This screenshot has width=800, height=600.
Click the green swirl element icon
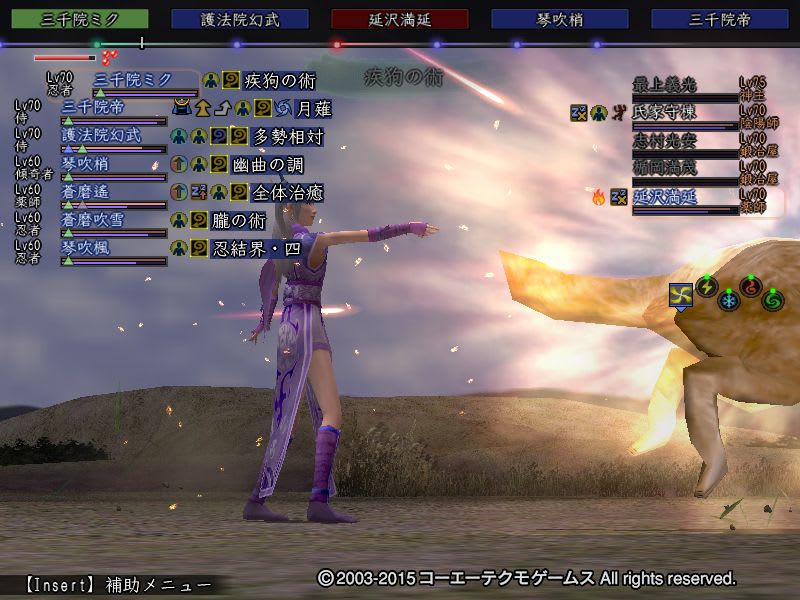(x=773, y=299)
